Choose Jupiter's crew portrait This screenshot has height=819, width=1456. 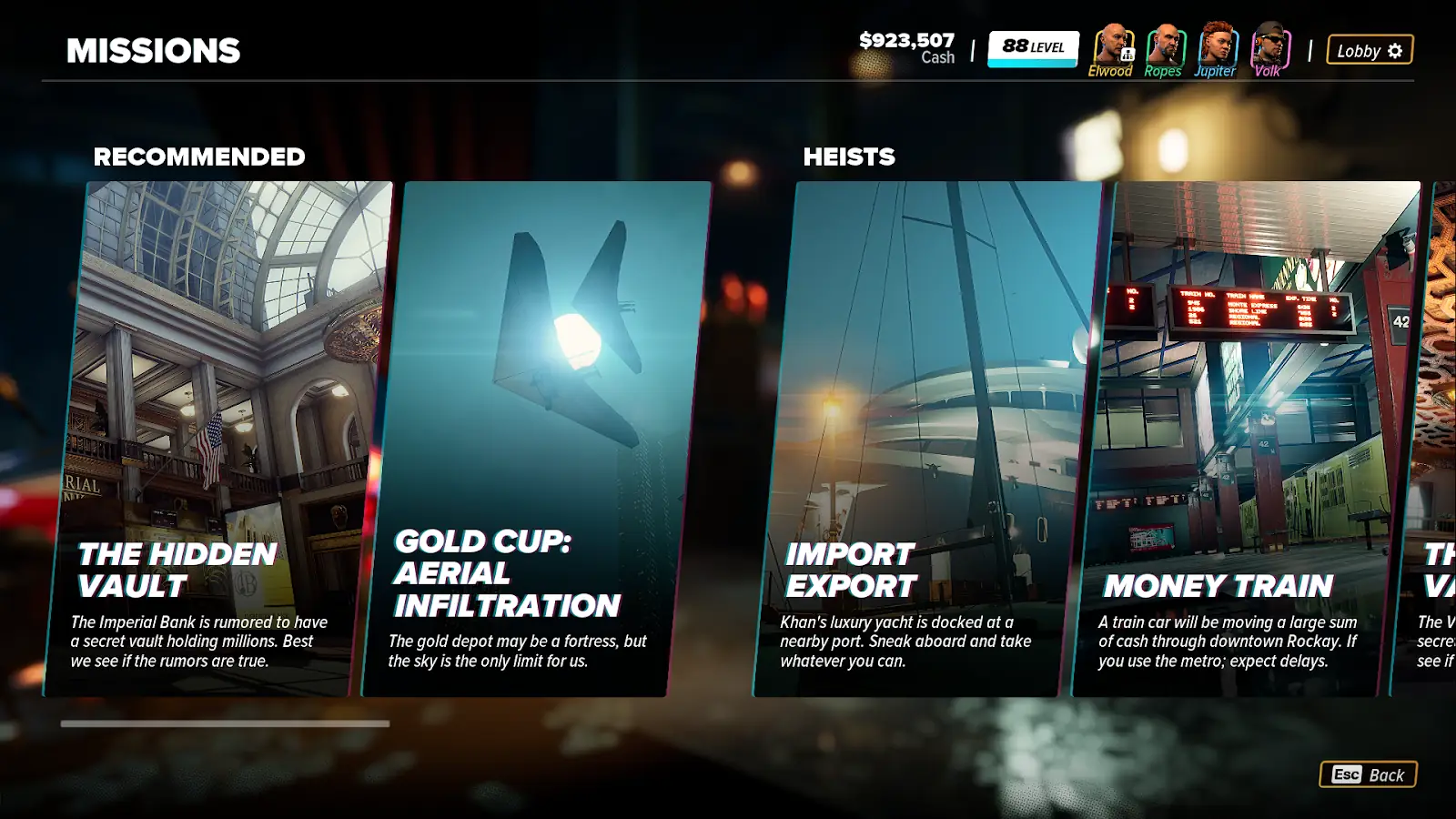coord(1216,45)
